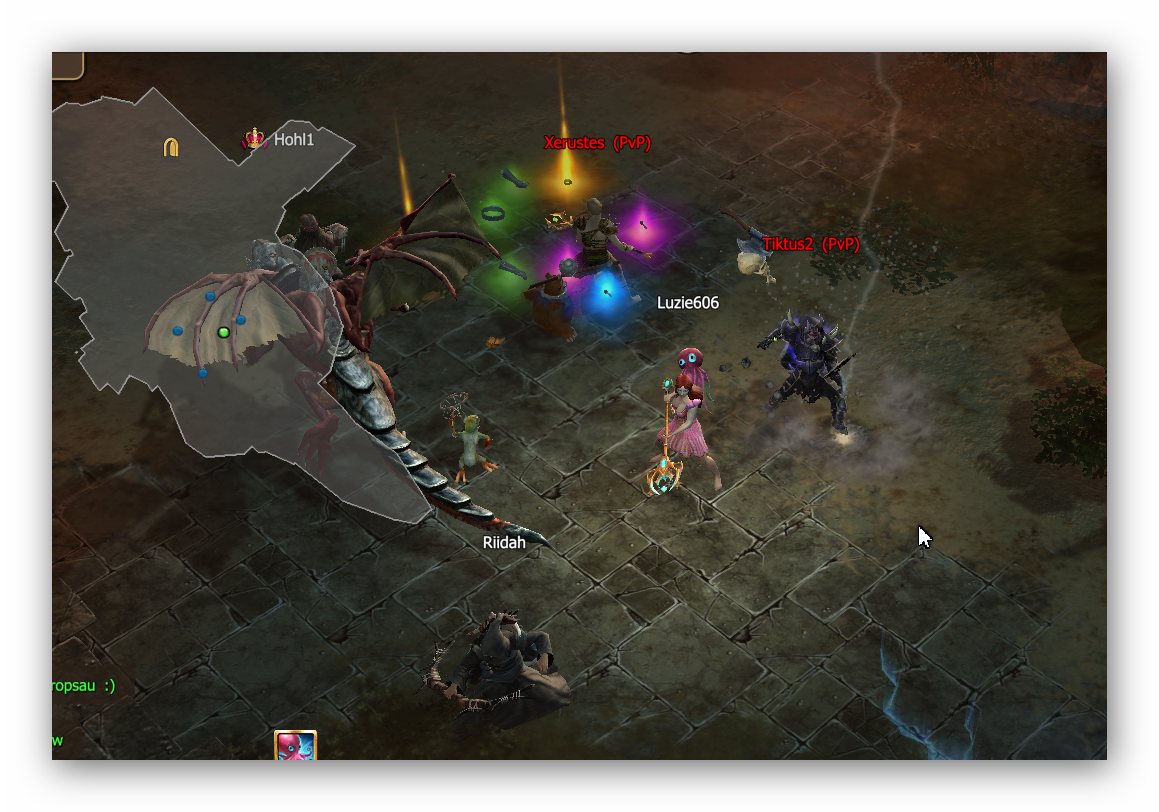Click the green player dot on the map
This screenshot has width=1159, height=812.
pyautogui.click(x=223, y=332)
